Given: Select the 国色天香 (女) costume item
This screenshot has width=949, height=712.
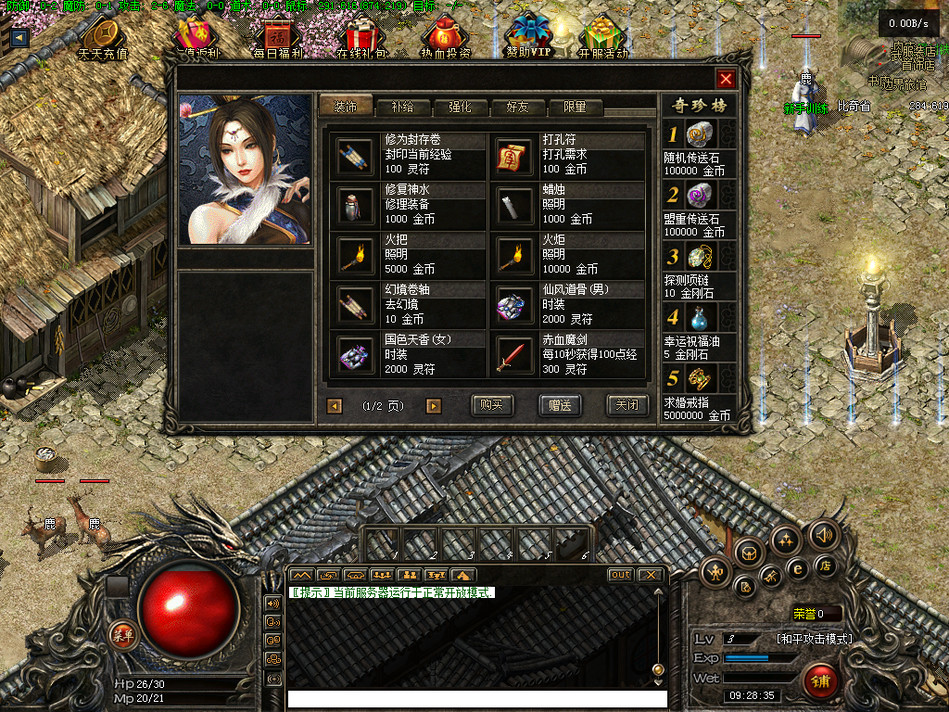Looking at the screenshot, I should coord(354,355).
